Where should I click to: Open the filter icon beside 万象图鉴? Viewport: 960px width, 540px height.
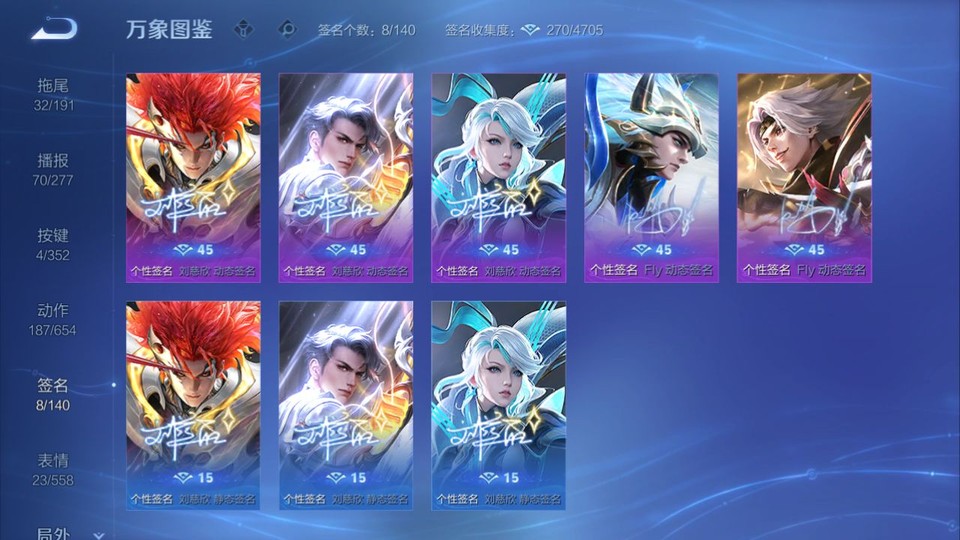244,29
